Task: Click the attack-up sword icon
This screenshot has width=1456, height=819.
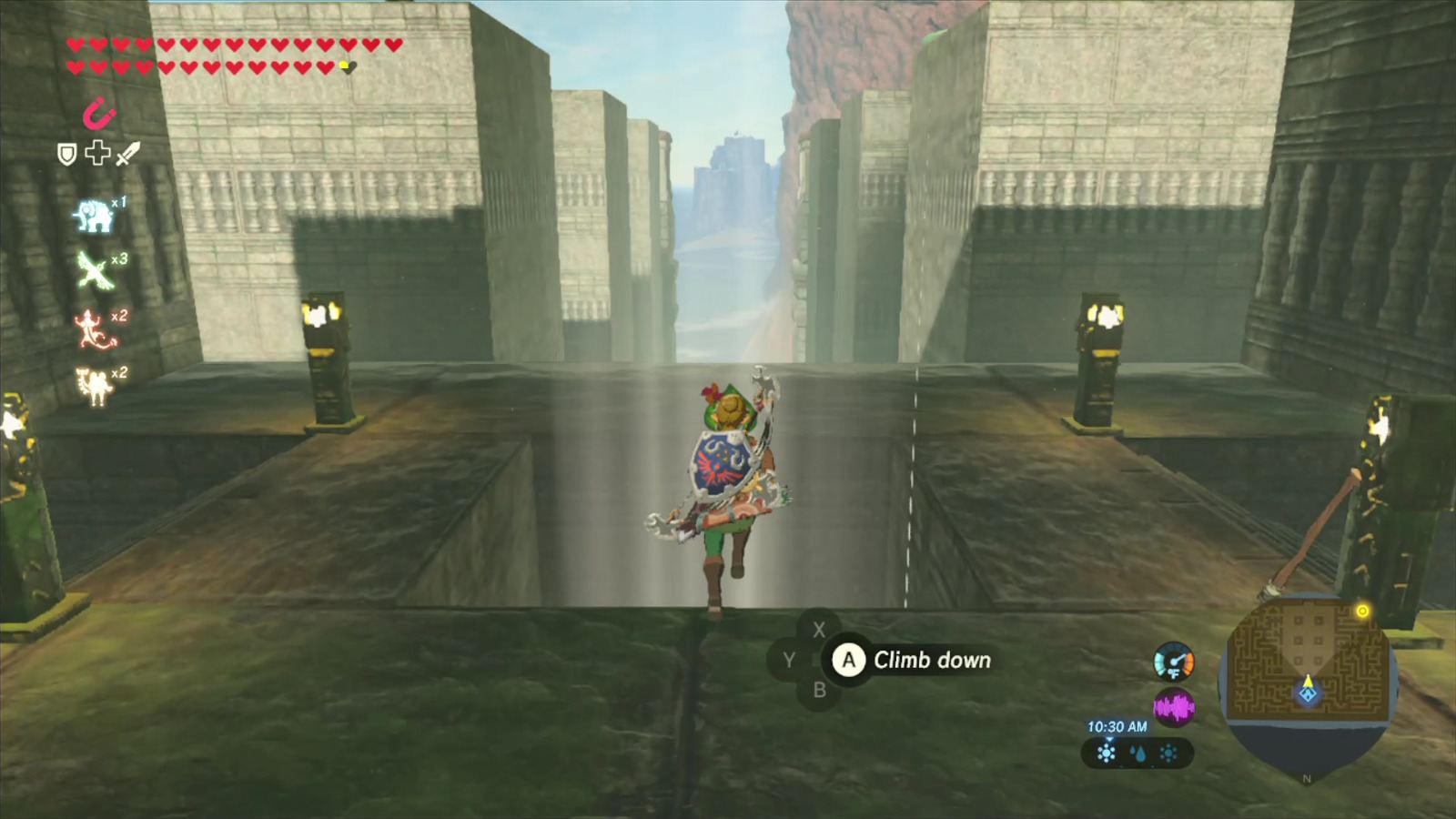Action: [x=129, y=153]
